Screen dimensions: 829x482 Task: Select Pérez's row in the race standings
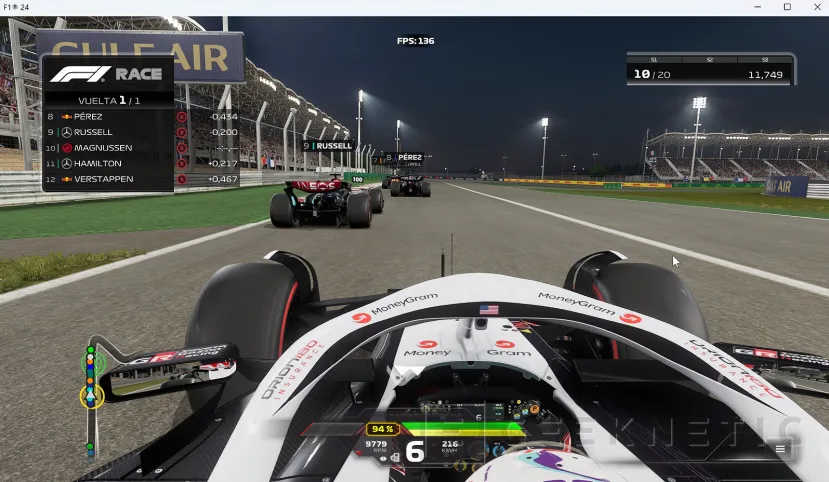110,116
